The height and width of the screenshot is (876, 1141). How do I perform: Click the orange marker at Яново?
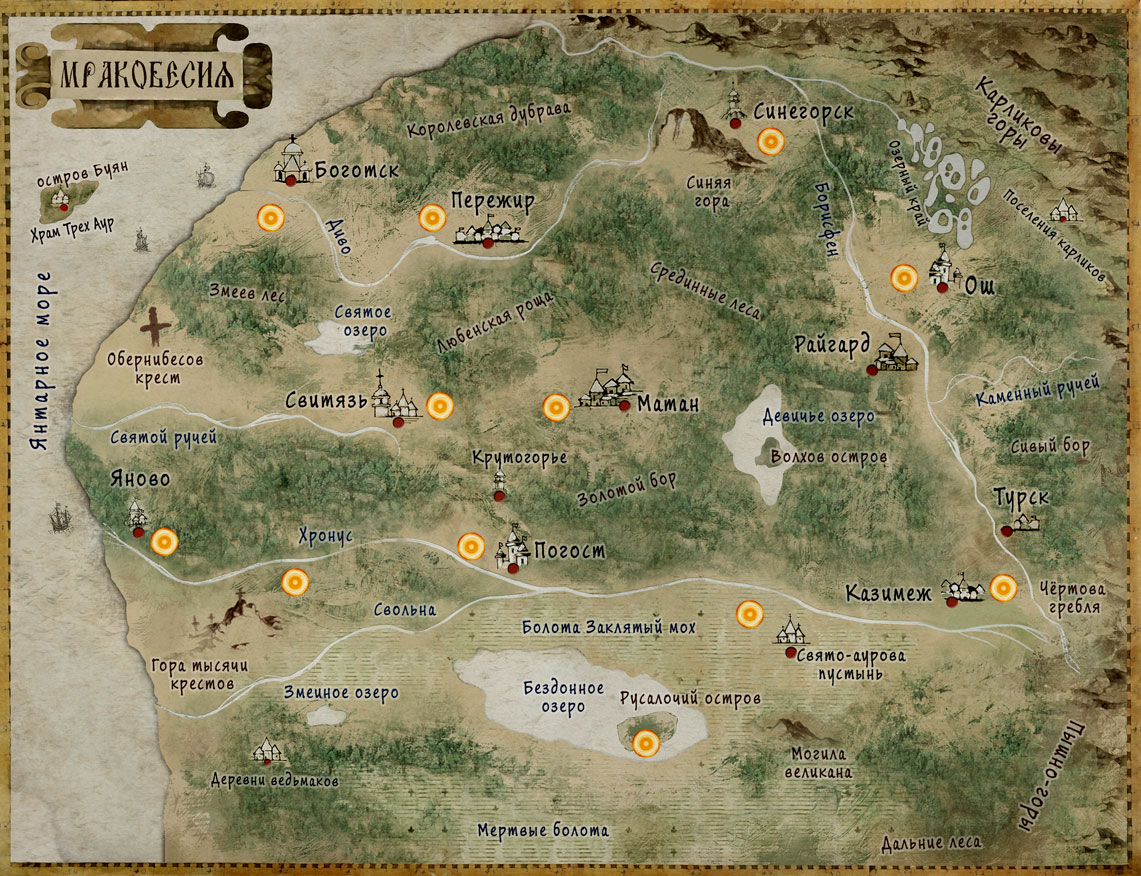coord(164,542)
